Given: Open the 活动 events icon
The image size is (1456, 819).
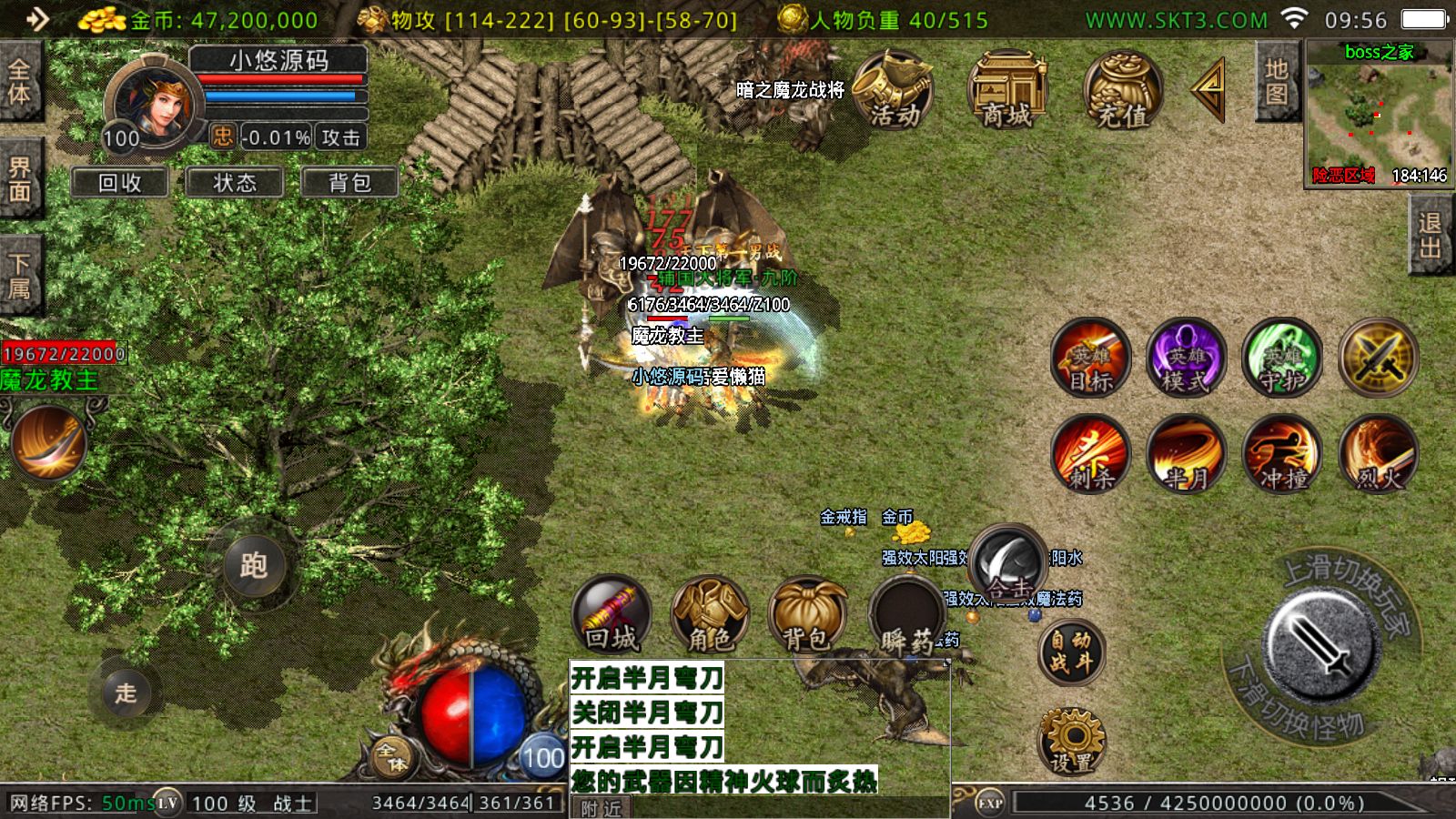Looking at the screenshot, I should coord(893,90).
